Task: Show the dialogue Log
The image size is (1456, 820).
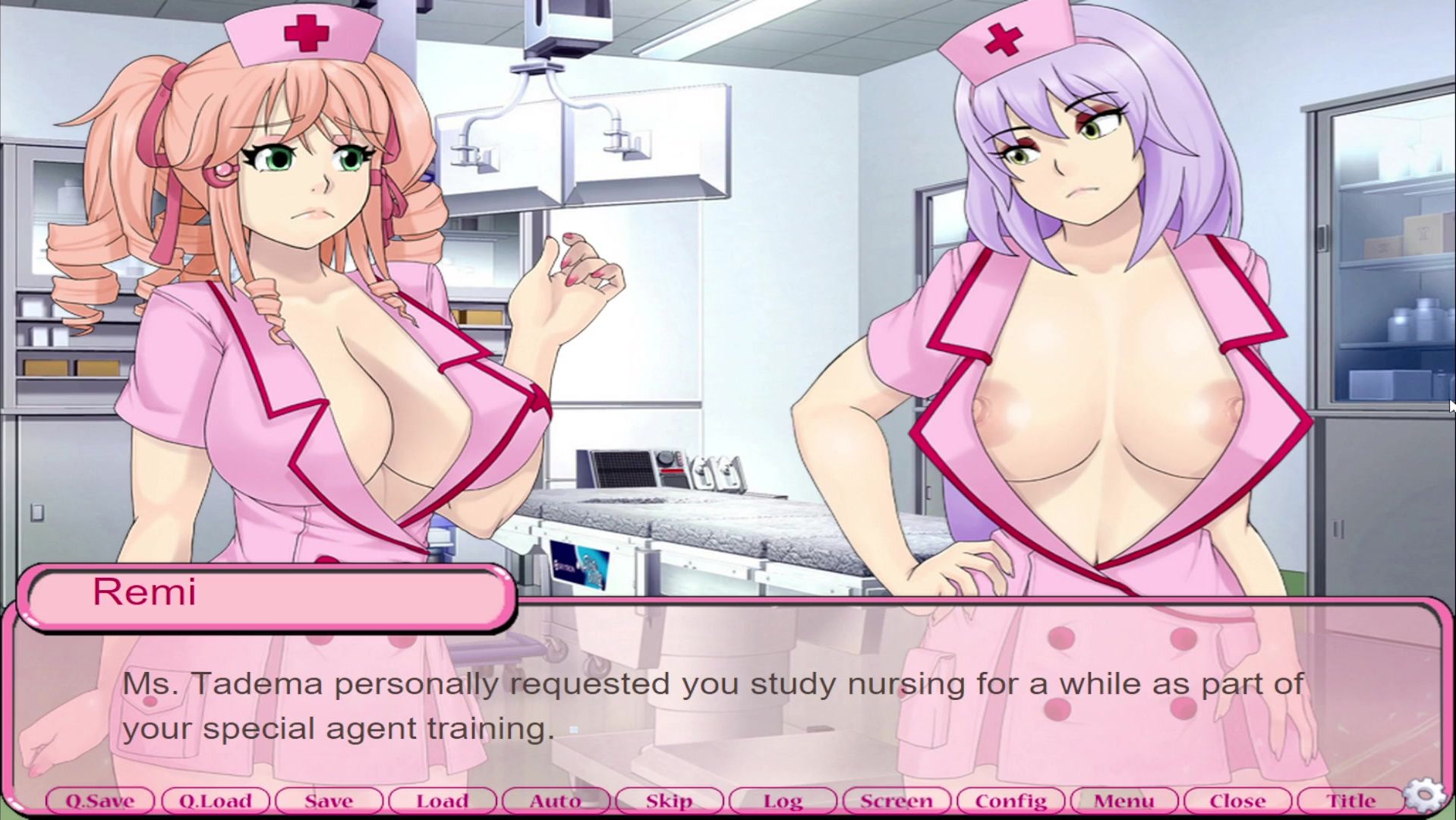Action: tap(783, 801)
